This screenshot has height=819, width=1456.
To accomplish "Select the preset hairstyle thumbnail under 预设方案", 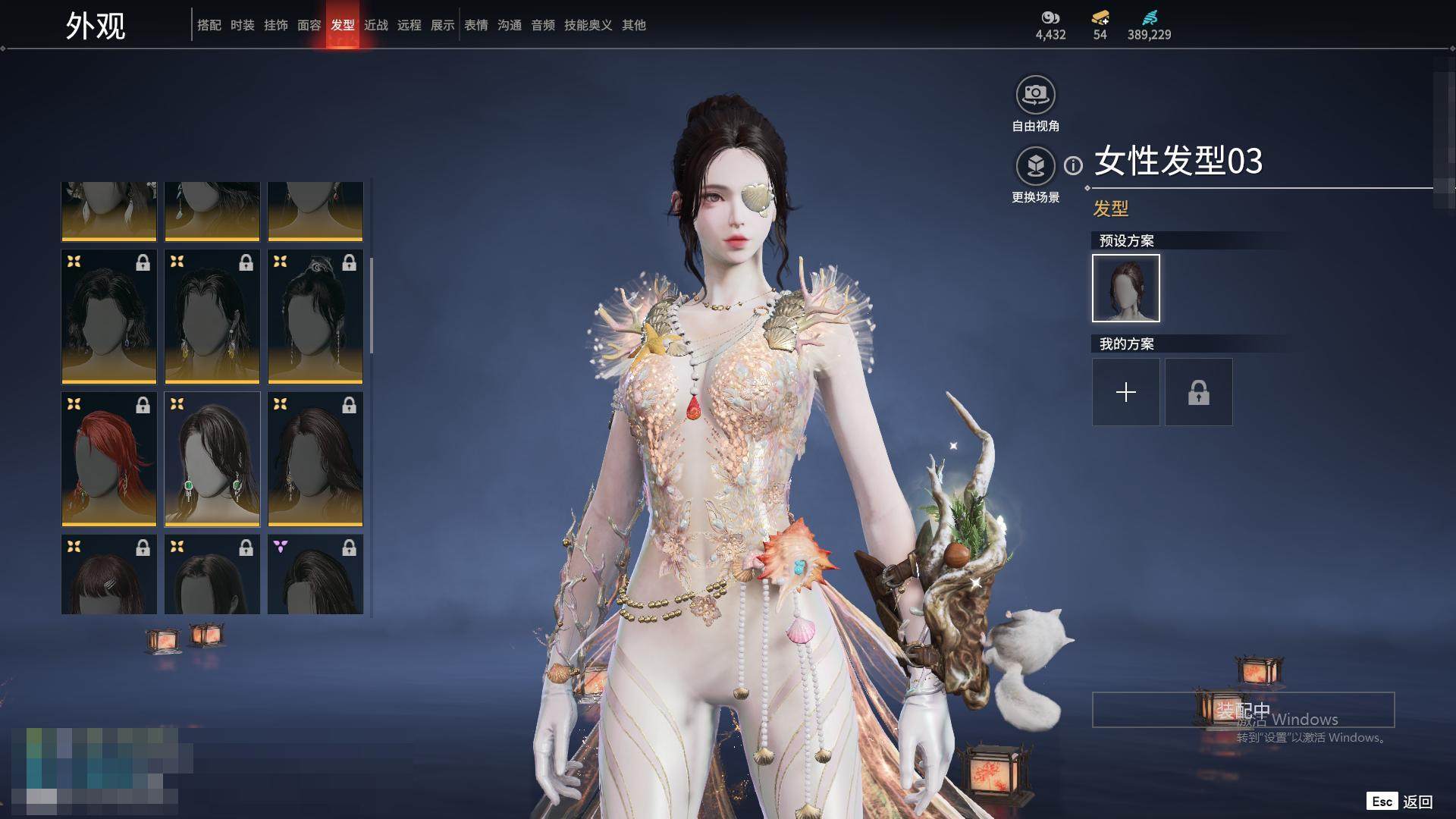I will coord(1125,288).
